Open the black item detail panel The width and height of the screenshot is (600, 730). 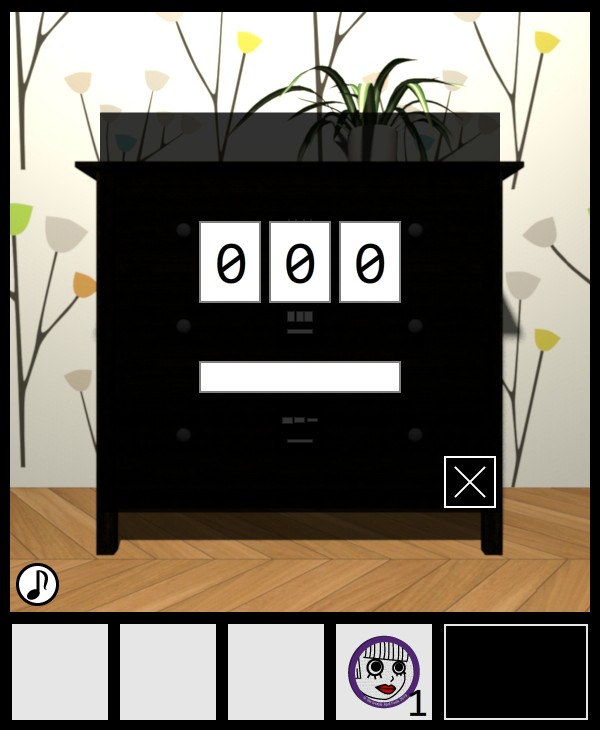(516, 672)
